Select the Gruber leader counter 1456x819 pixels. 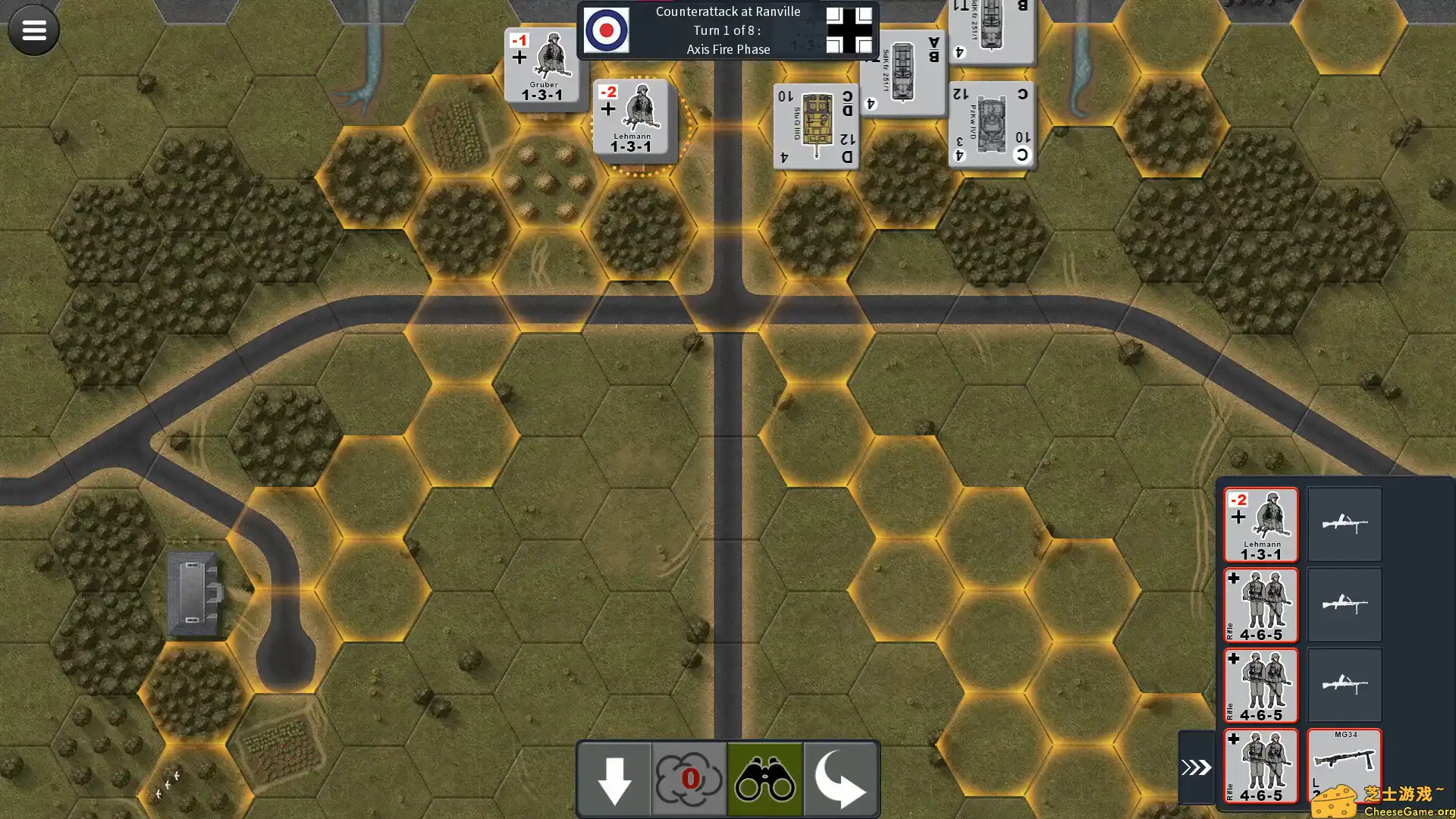[542, 67]
